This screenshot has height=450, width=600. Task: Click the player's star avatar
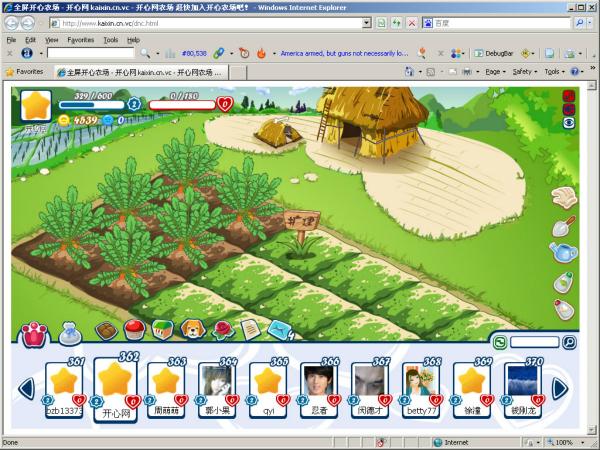pyautogui.click(x=37, y=105)
